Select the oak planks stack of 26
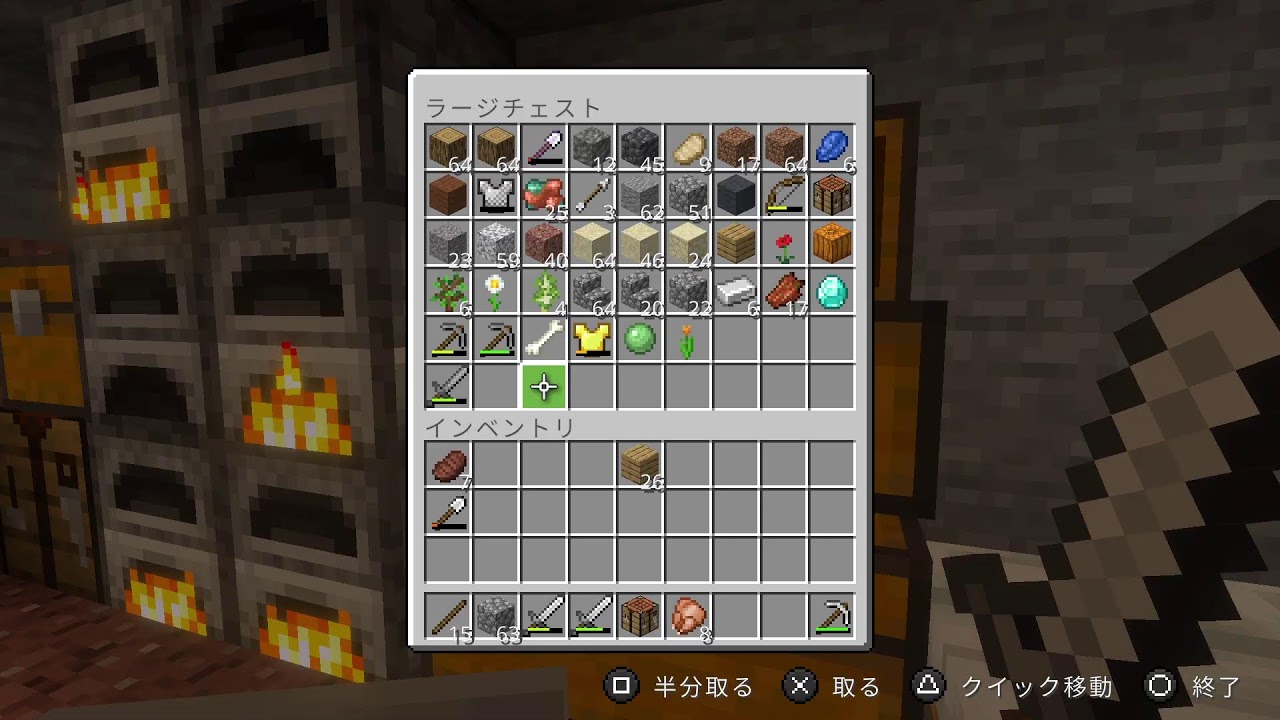1280x720 pixels. click(640, 465)
